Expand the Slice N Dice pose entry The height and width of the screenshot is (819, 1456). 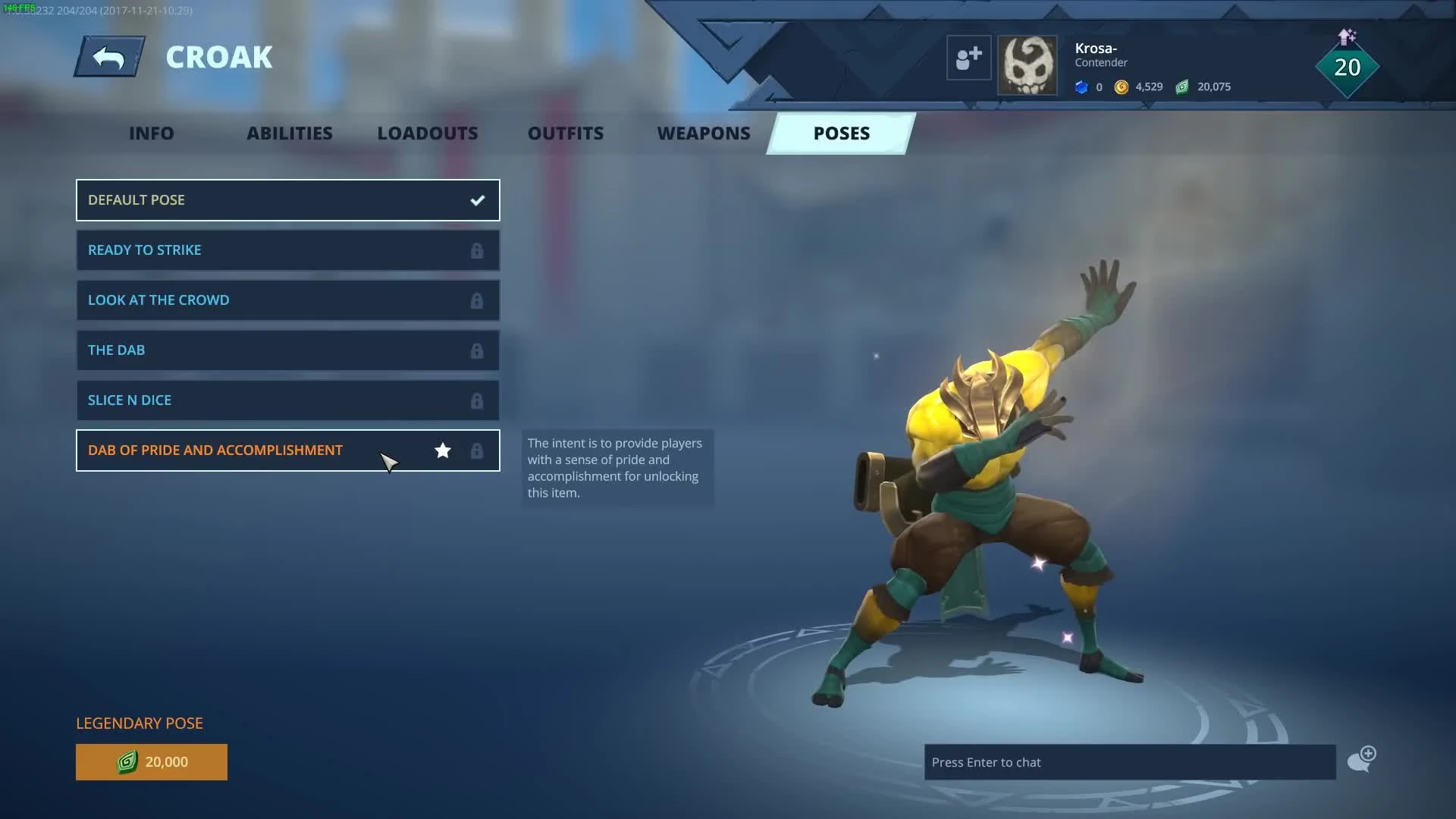click(x=288, y=400)
